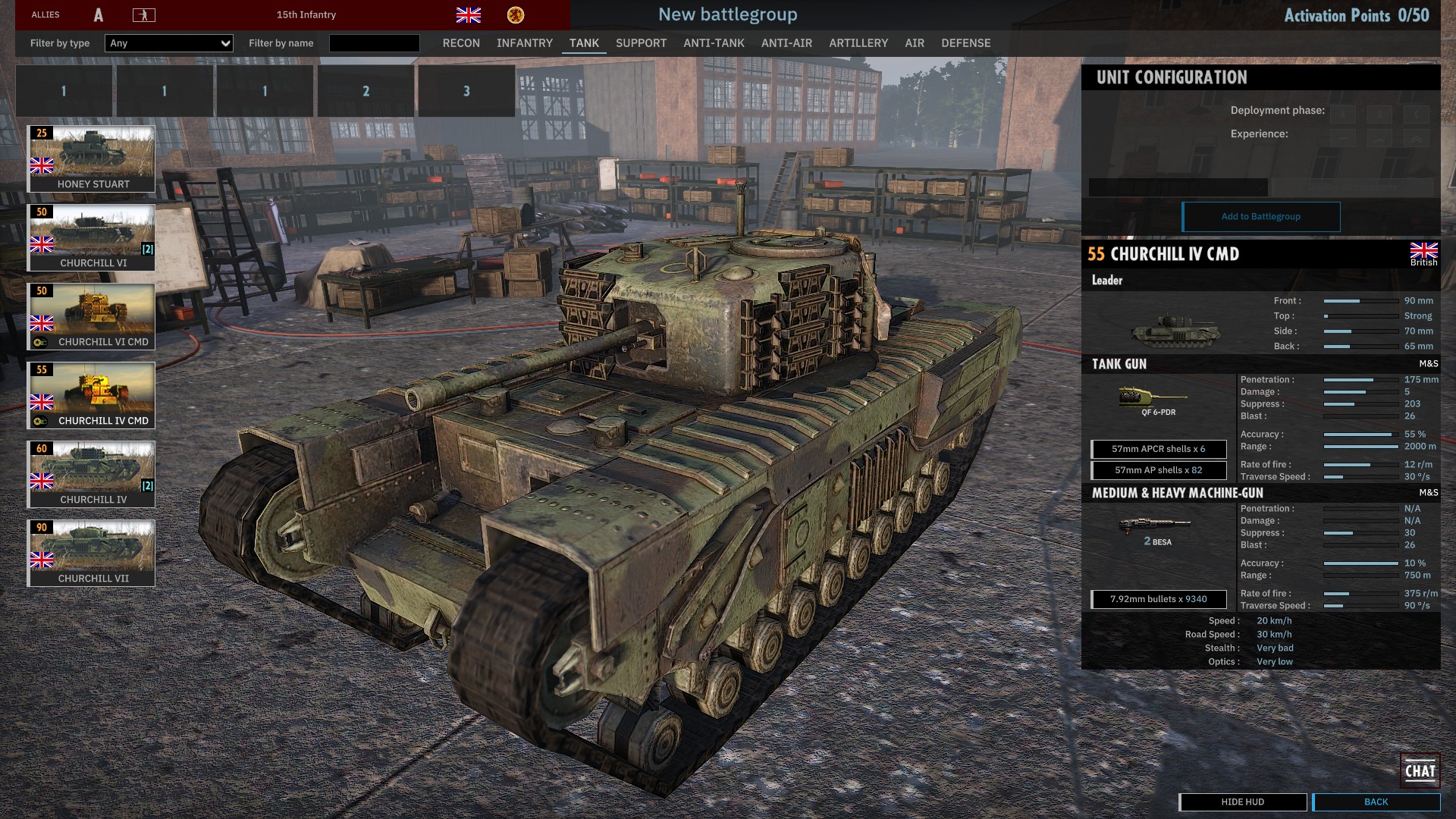Show ANTI-TANK units
This screenshot has height=819, width=1456.
(714, 43)
